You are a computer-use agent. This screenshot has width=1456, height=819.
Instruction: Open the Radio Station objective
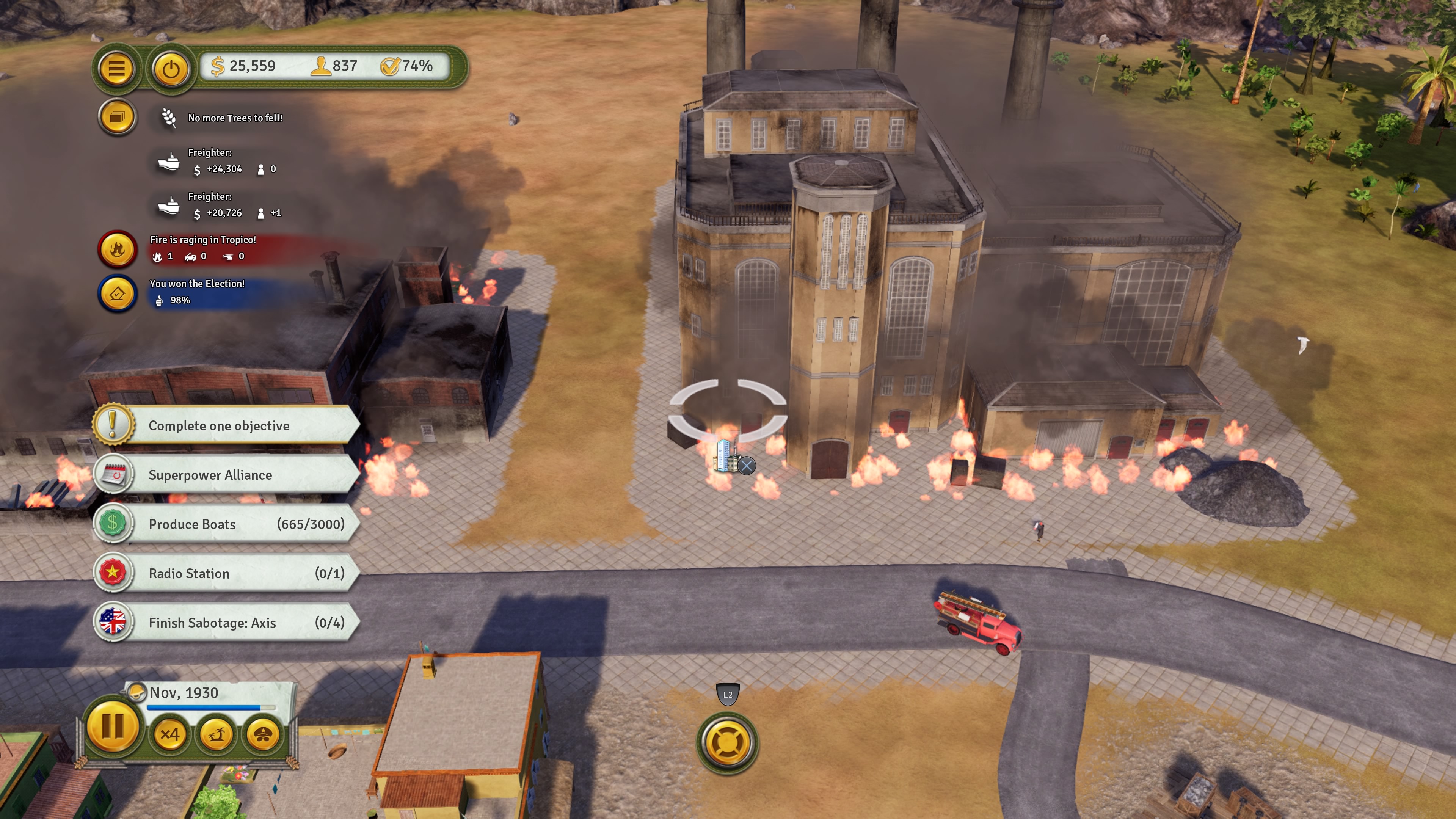click(x=226, y=573)
